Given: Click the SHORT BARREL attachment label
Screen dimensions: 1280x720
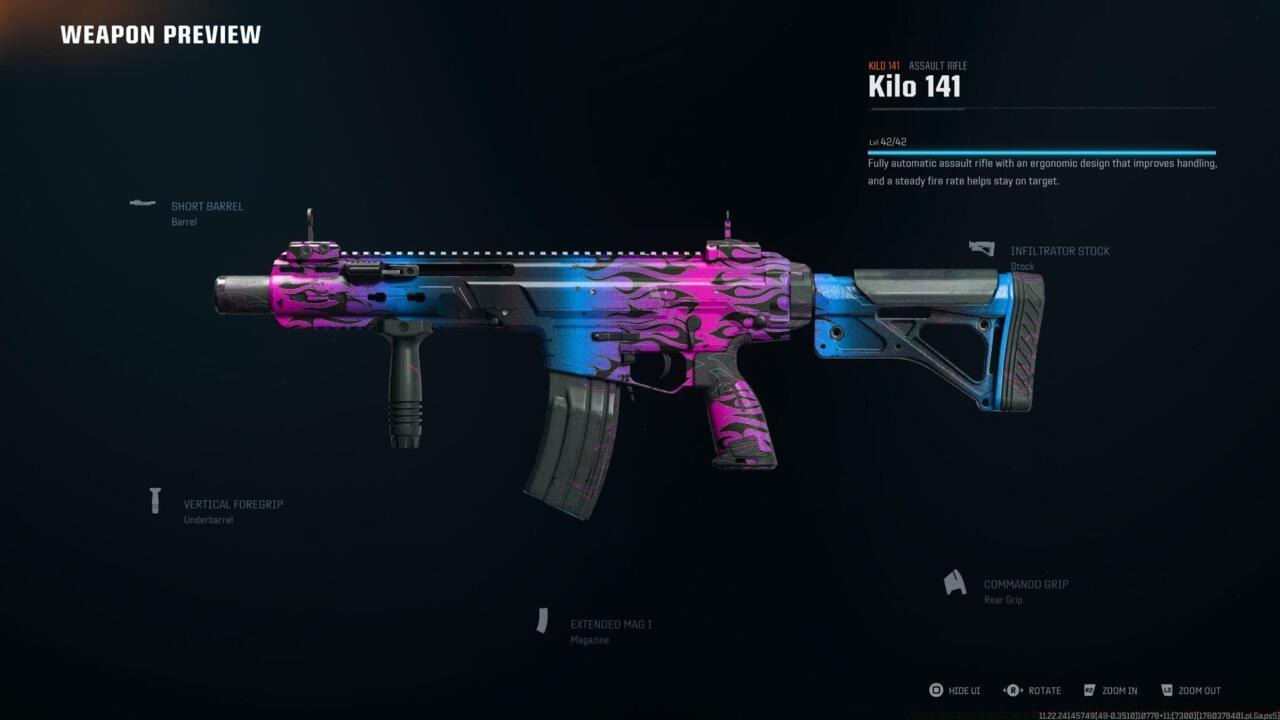Looking at the screenshot, I should click(208, 206).
